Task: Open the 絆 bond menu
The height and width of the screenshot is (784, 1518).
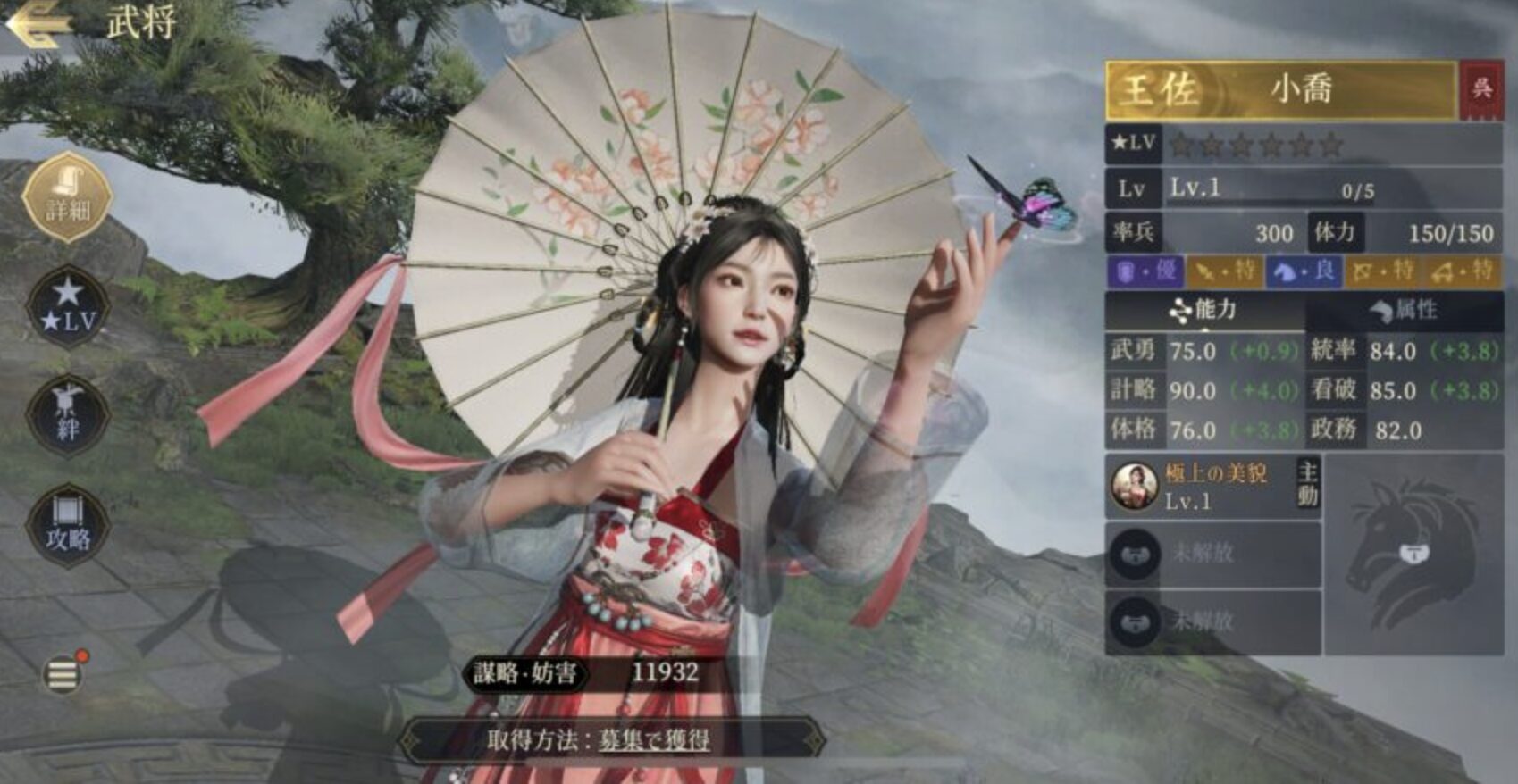Action: click(x=68, y=415)
